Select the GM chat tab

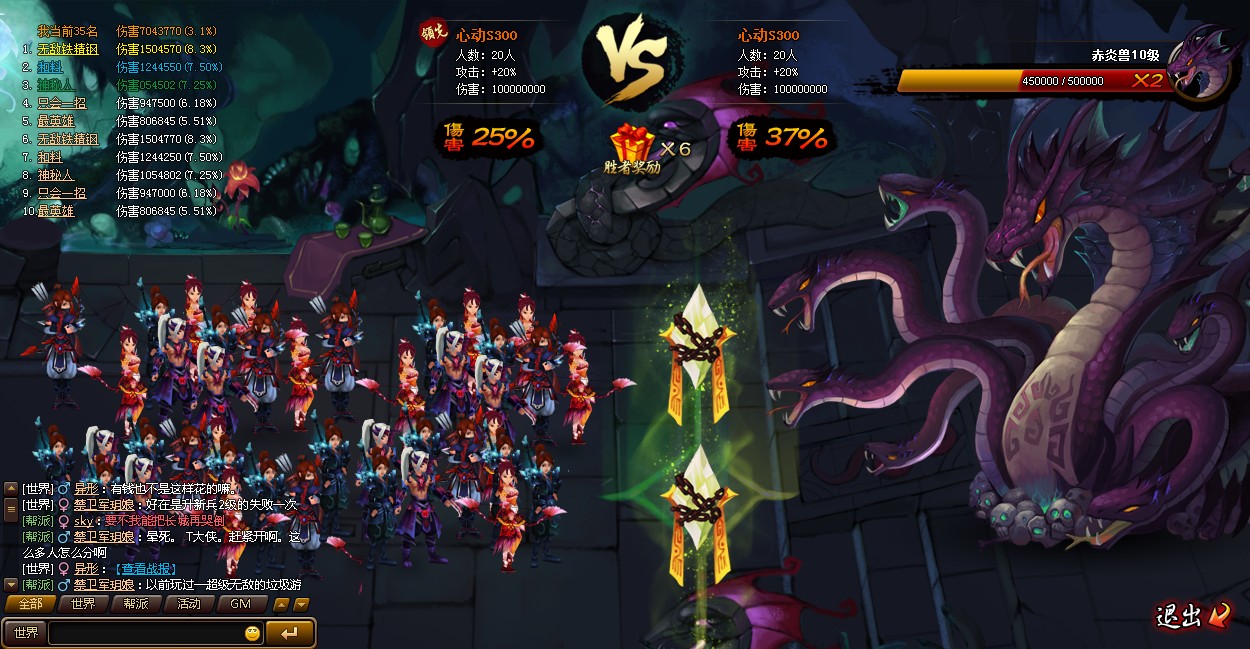pyautogui.click(x=241, y=604)
